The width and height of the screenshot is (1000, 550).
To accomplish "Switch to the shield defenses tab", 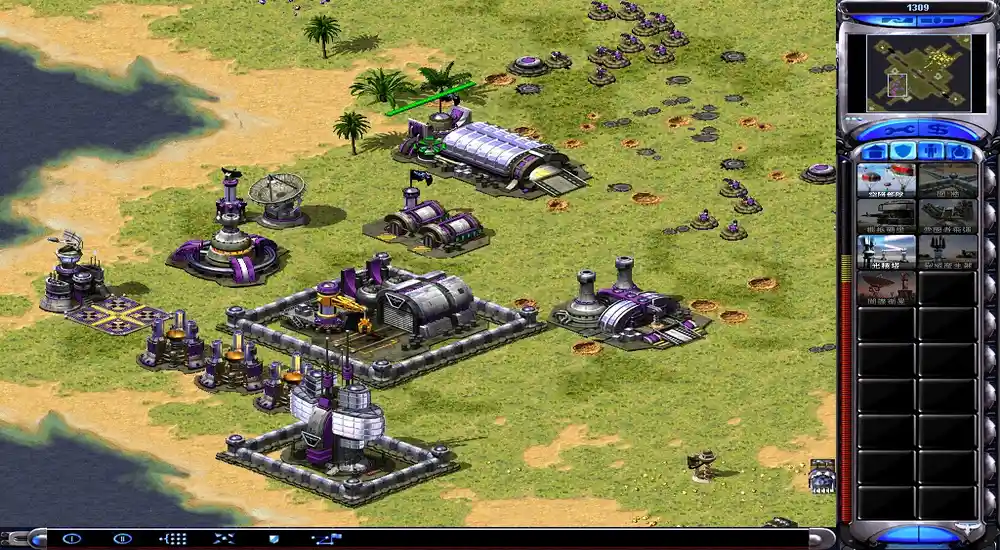I will 903,152.
